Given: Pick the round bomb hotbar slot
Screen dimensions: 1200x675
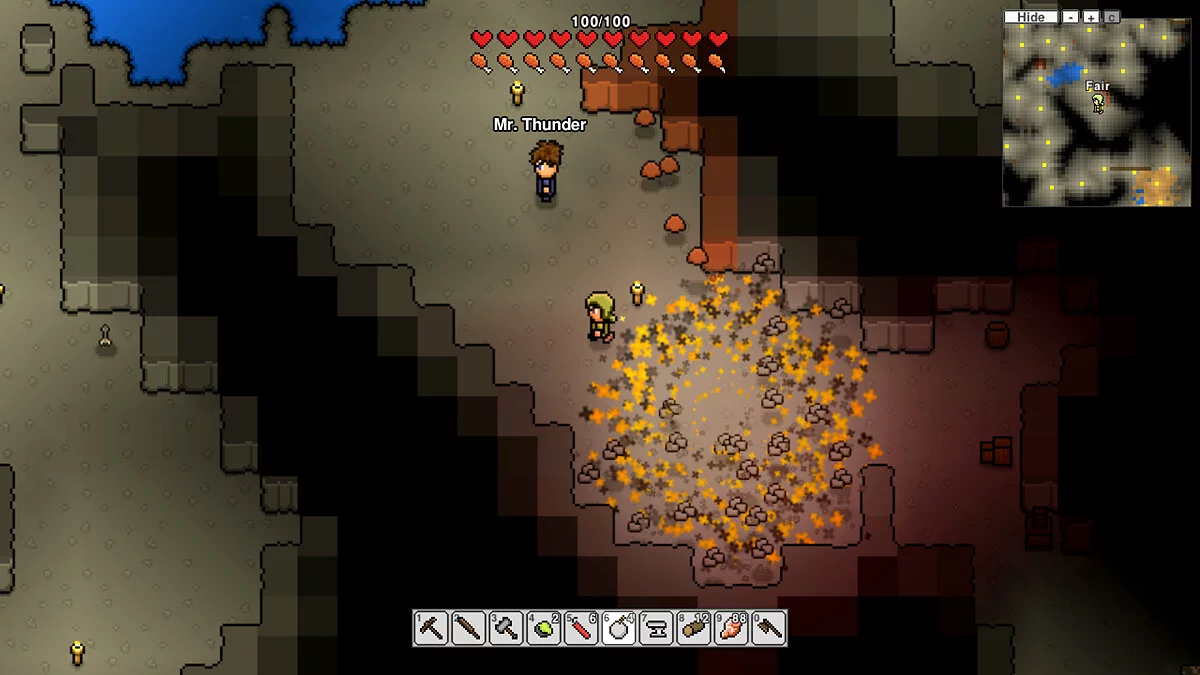Looking at the screenshot, I should 619,628.
